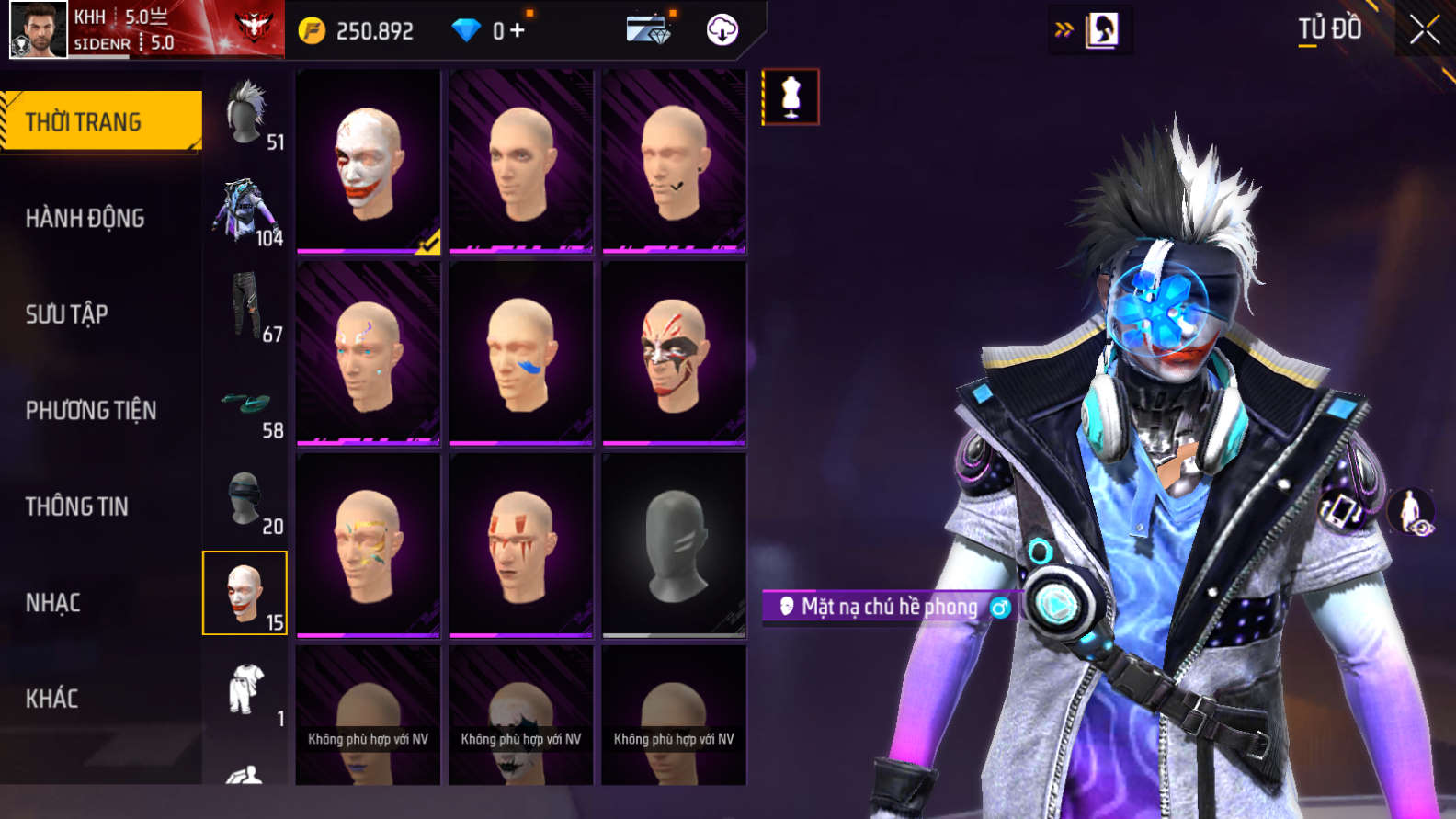
Task: Open the KHÁC category
Action: (52, 699)
